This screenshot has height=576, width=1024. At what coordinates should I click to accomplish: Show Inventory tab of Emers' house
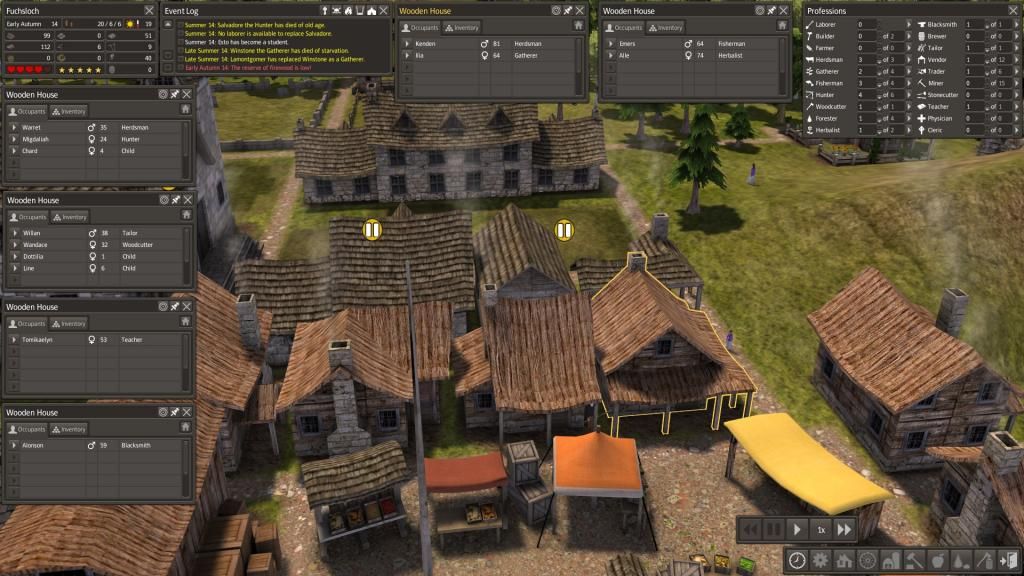click(665, 27)
